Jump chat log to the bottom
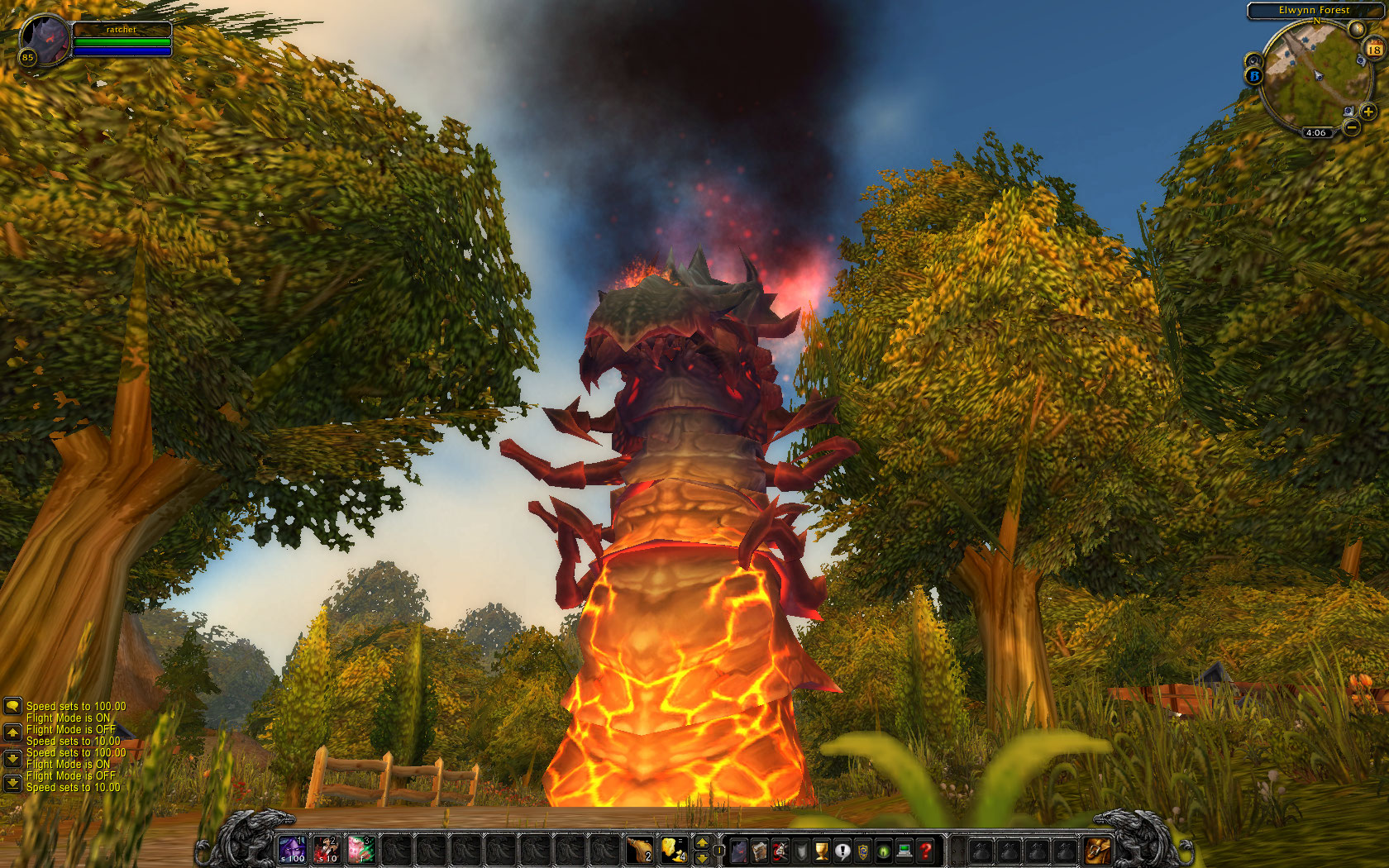1389x868 pixels. [12, 782]
